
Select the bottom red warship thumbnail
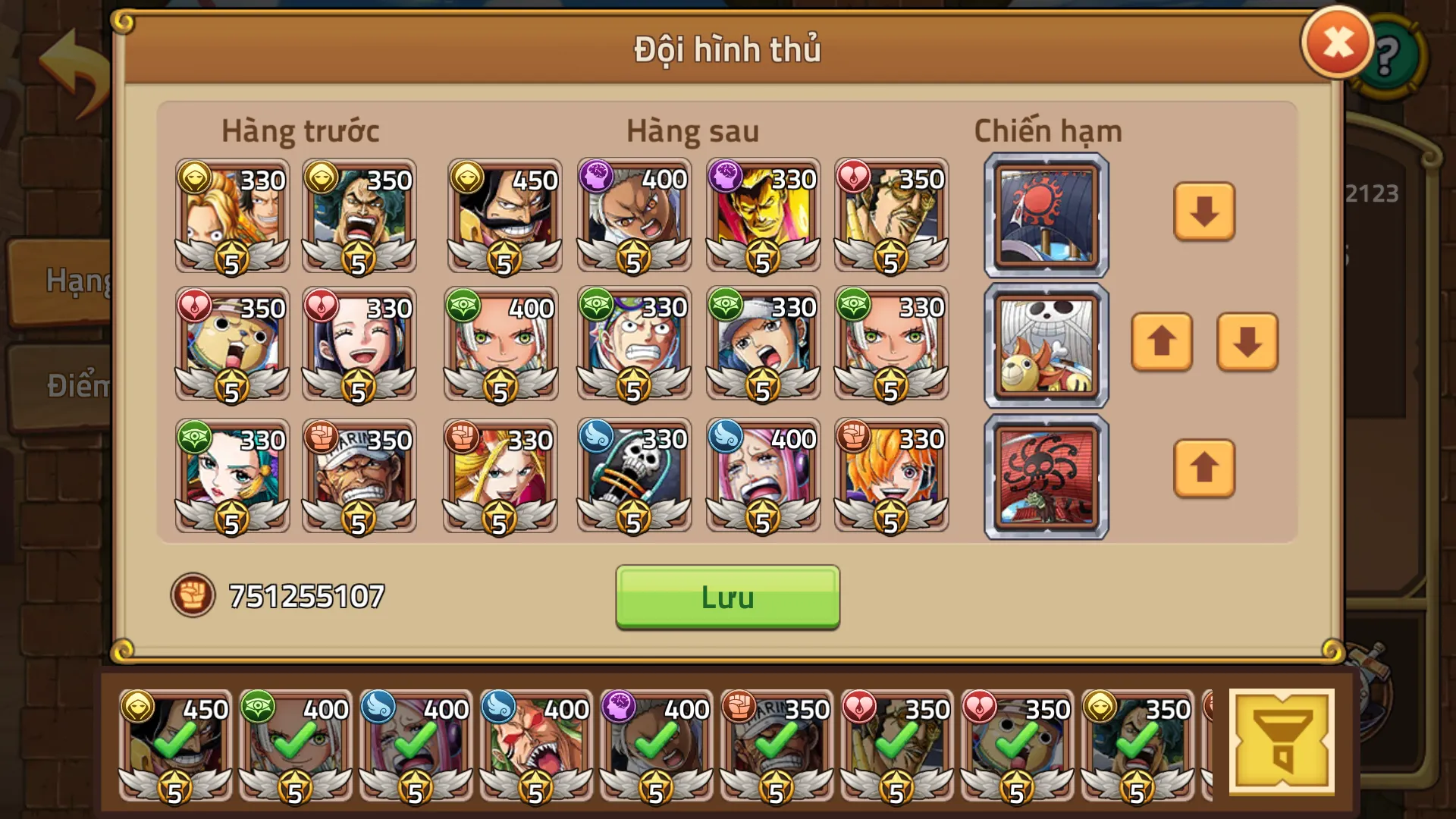coord(1045,475)
